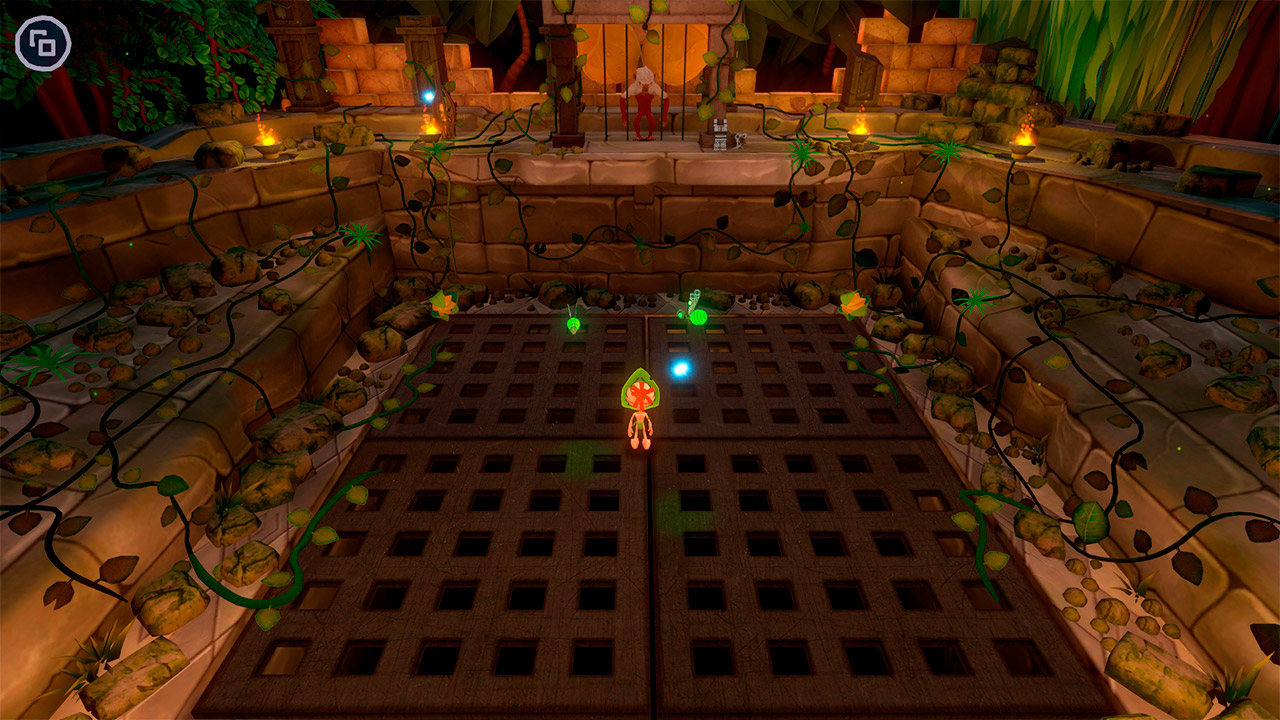Collect the green leaf pickup left of center
1280x720 pixels.
[x=572, y=325]
